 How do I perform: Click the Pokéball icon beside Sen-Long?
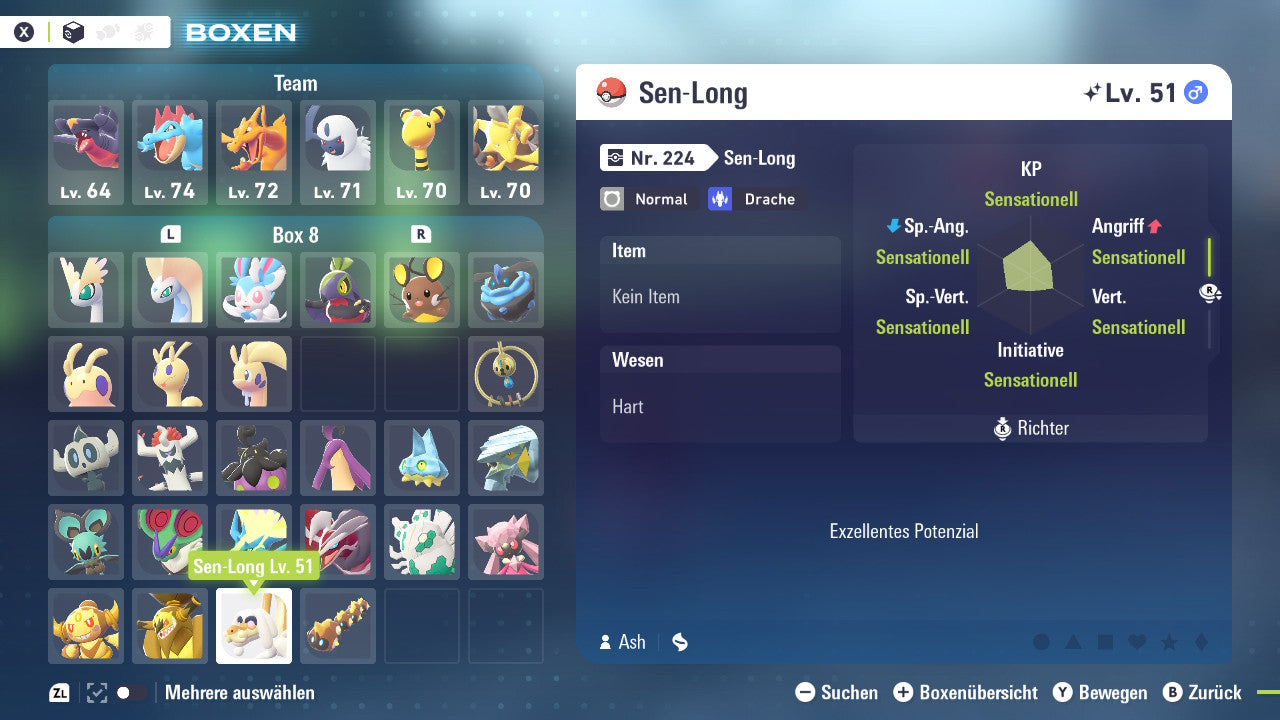(x=610, y=92)
